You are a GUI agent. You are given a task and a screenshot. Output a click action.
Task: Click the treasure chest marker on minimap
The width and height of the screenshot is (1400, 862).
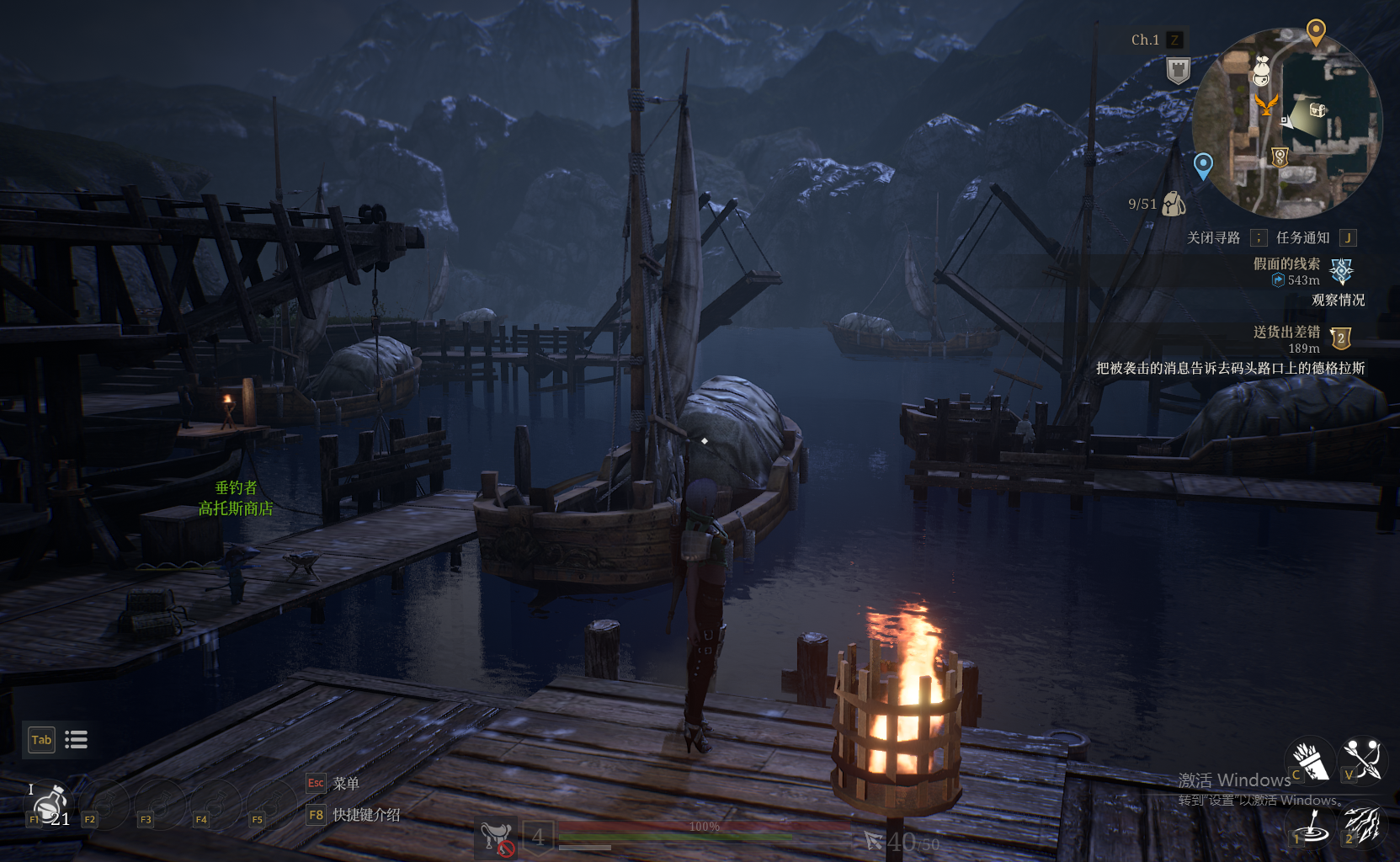[1317, 110]
